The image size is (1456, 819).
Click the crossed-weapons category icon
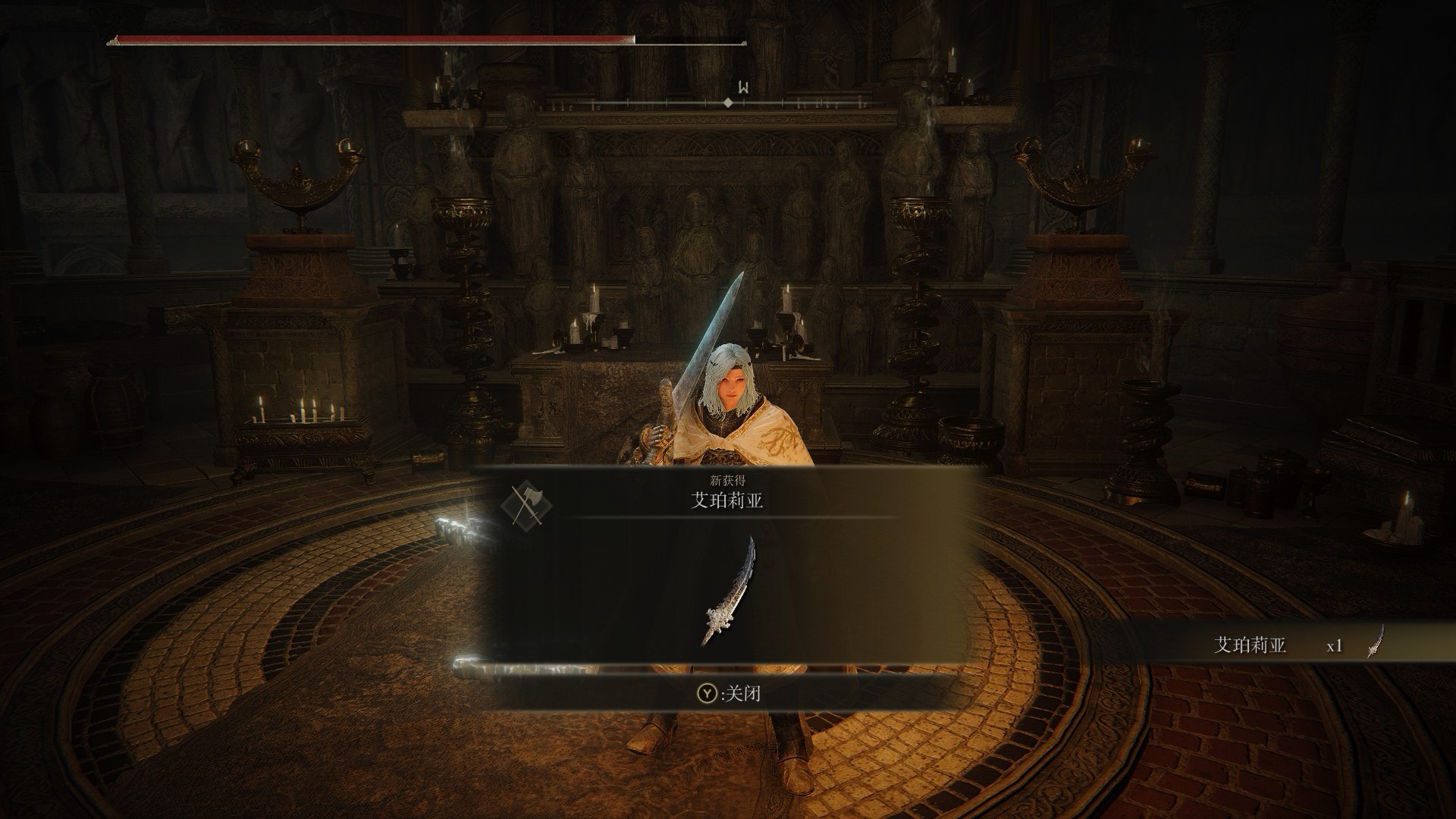coord(526,504)
